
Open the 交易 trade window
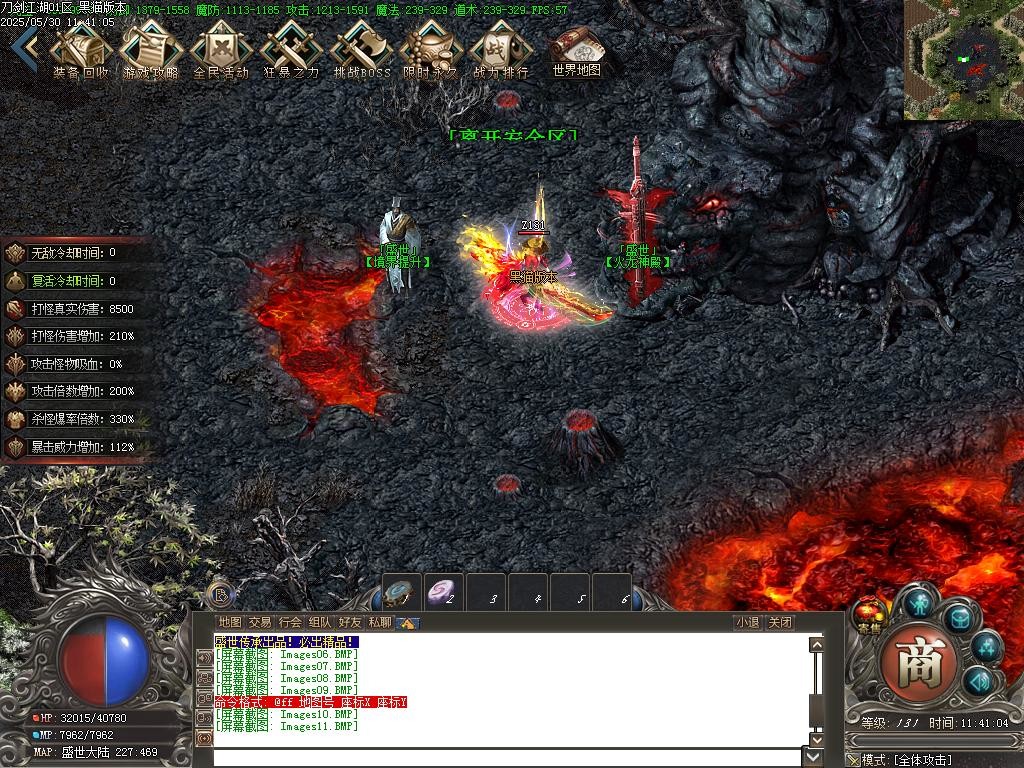(260, 622)
